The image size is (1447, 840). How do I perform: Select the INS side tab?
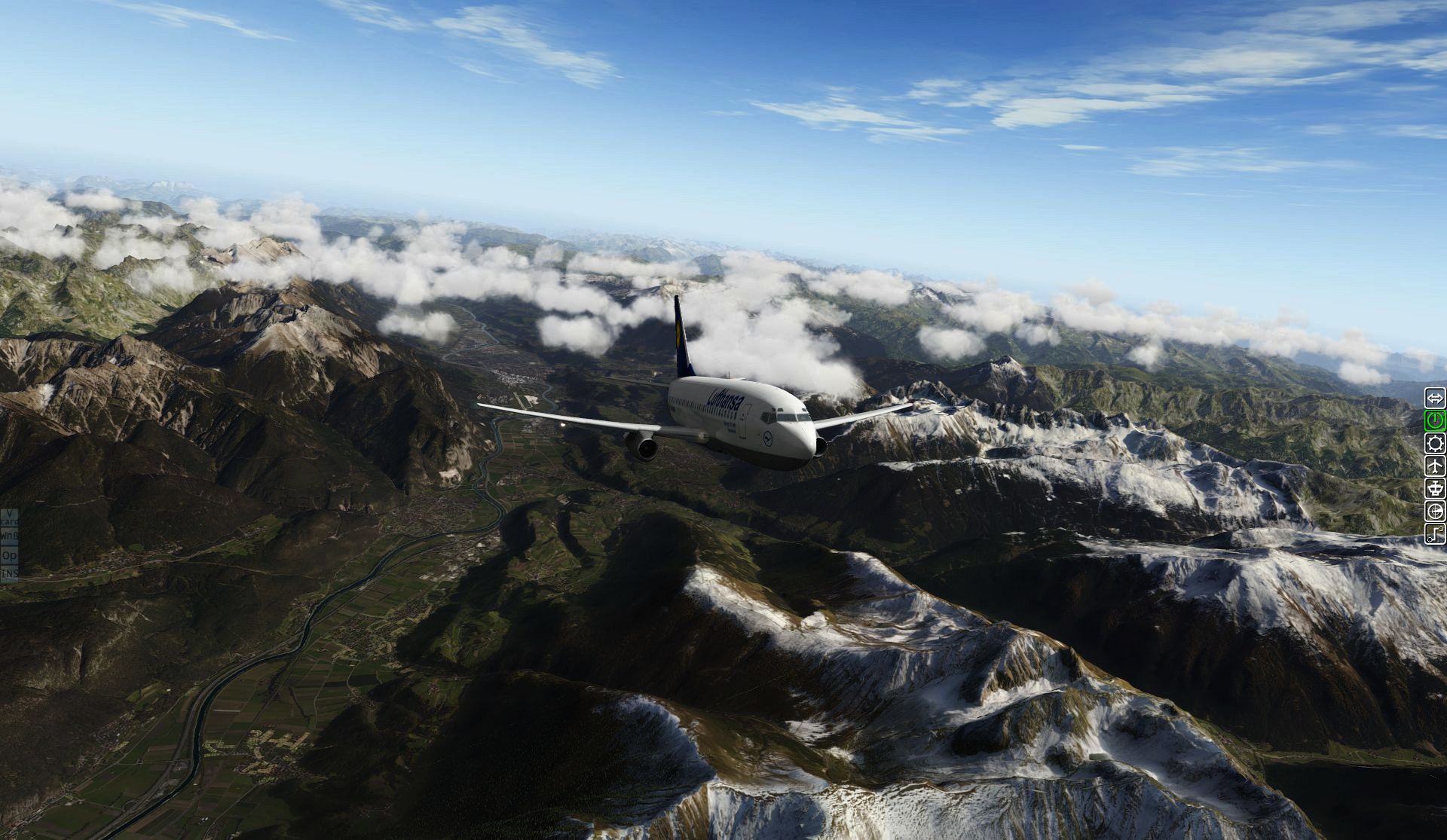pyautogui.click(x=9, y=573)
